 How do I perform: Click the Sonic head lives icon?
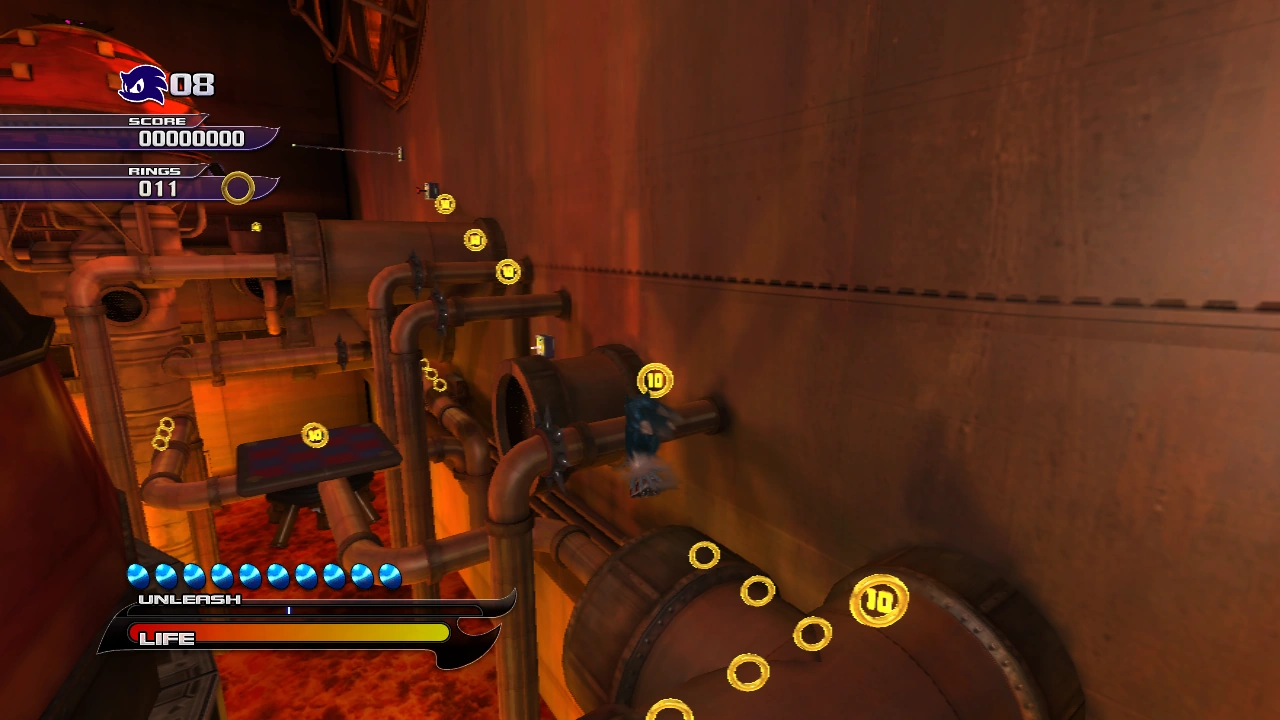[x=143, y=85]
